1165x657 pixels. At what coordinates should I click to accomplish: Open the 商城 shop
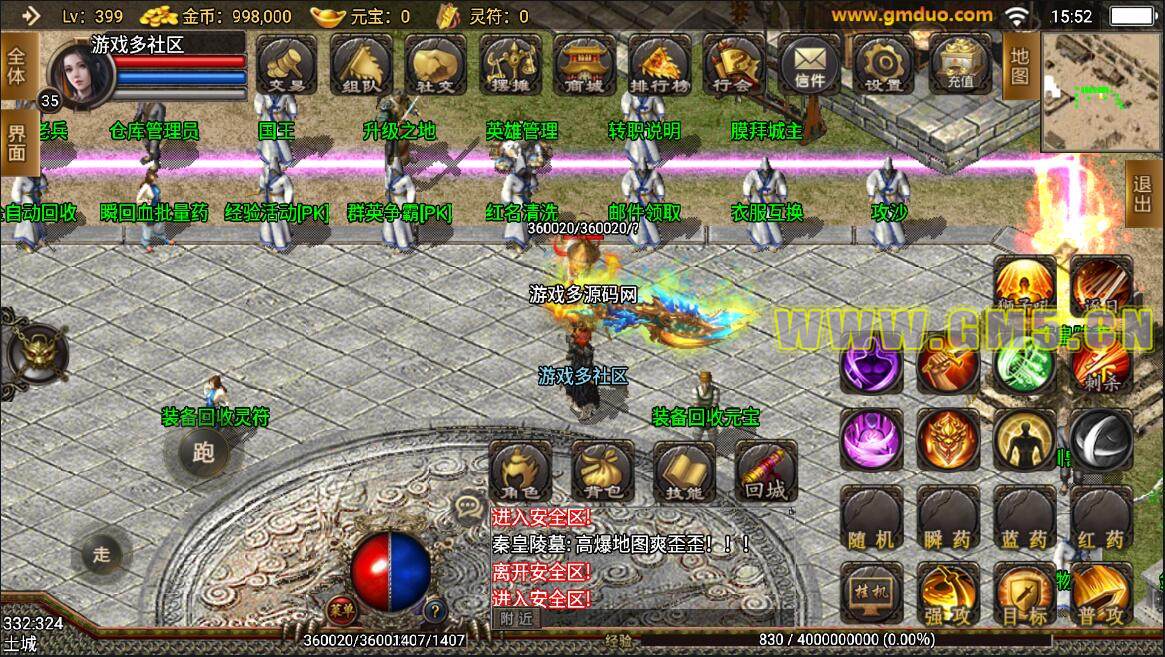585,65
